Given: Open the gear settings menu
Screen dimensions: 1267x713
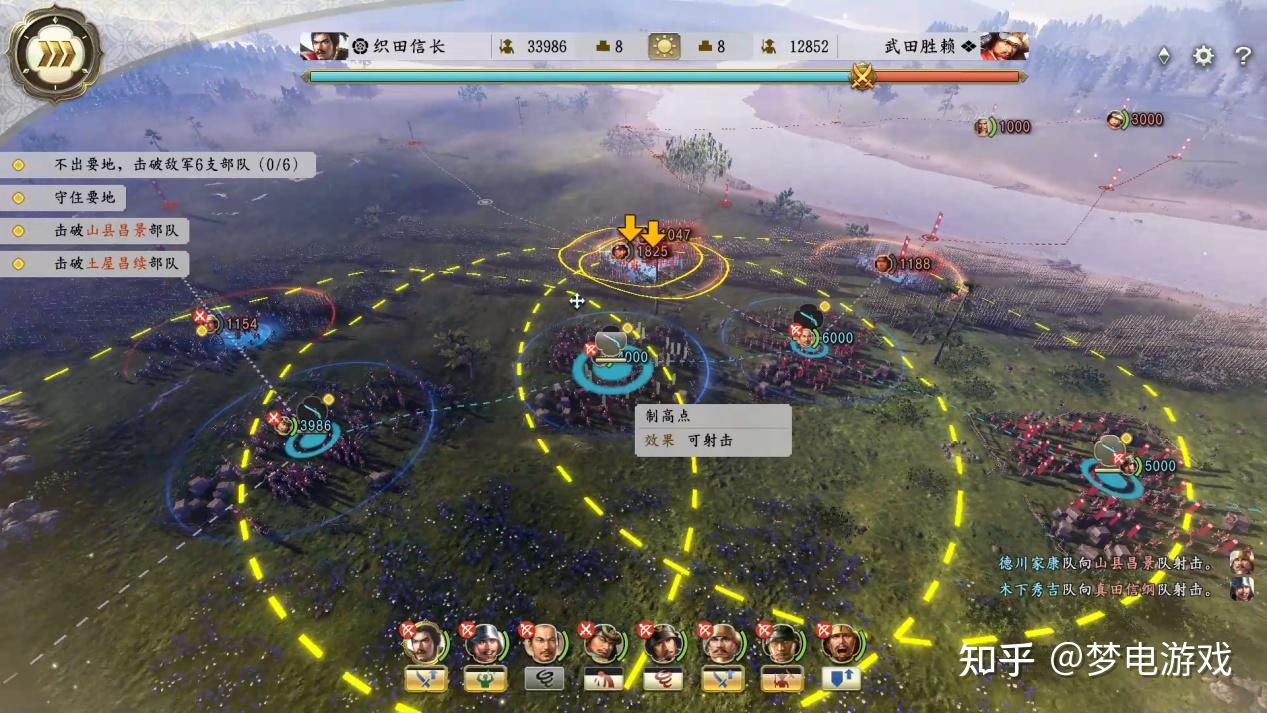Looking at the screenshot, I should coord(1203,56).
